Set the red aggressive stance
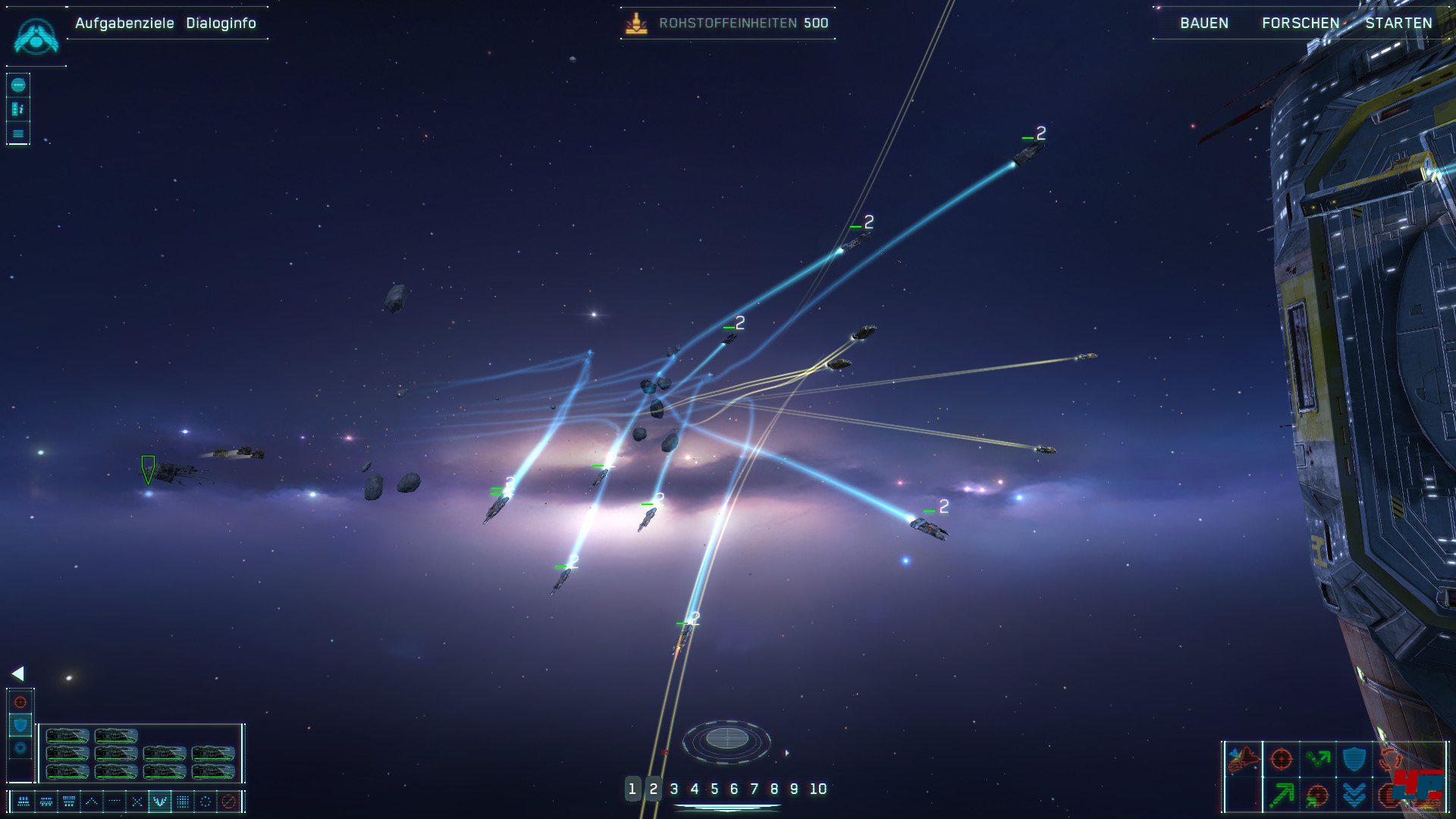 (x=20, y=702)
